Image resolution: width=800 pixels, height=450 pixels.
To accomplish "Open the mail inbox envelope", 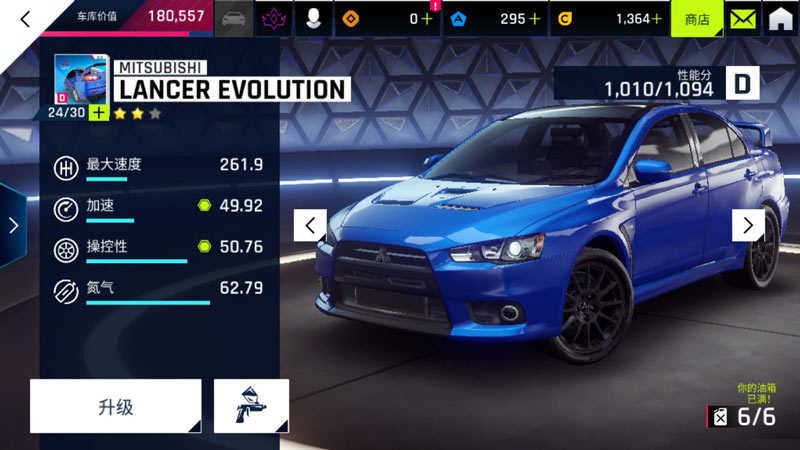I will coord(741,19).
